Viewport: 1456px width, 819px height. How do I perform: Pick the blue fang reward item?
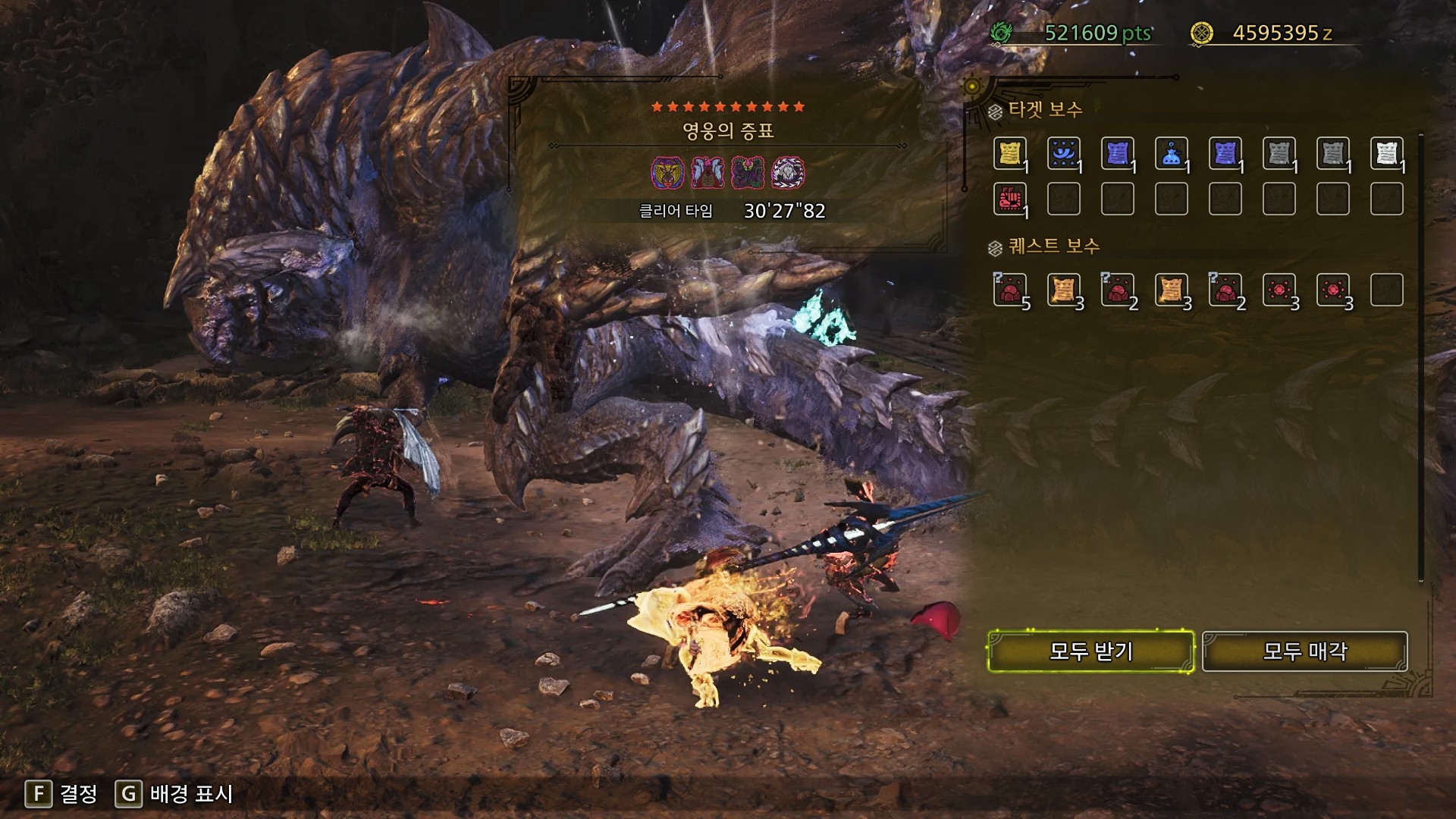[x=1063, y=154]
